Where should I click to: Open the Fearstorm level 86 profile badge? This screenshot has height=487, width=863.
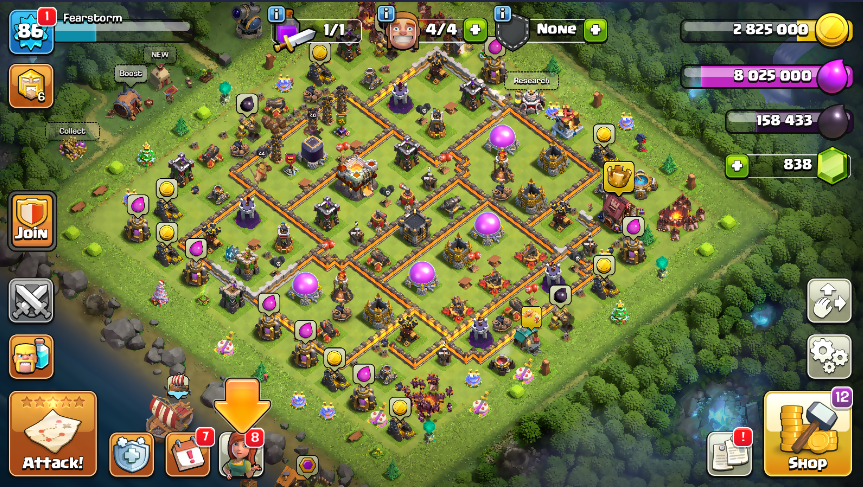(x=29, y=33)
